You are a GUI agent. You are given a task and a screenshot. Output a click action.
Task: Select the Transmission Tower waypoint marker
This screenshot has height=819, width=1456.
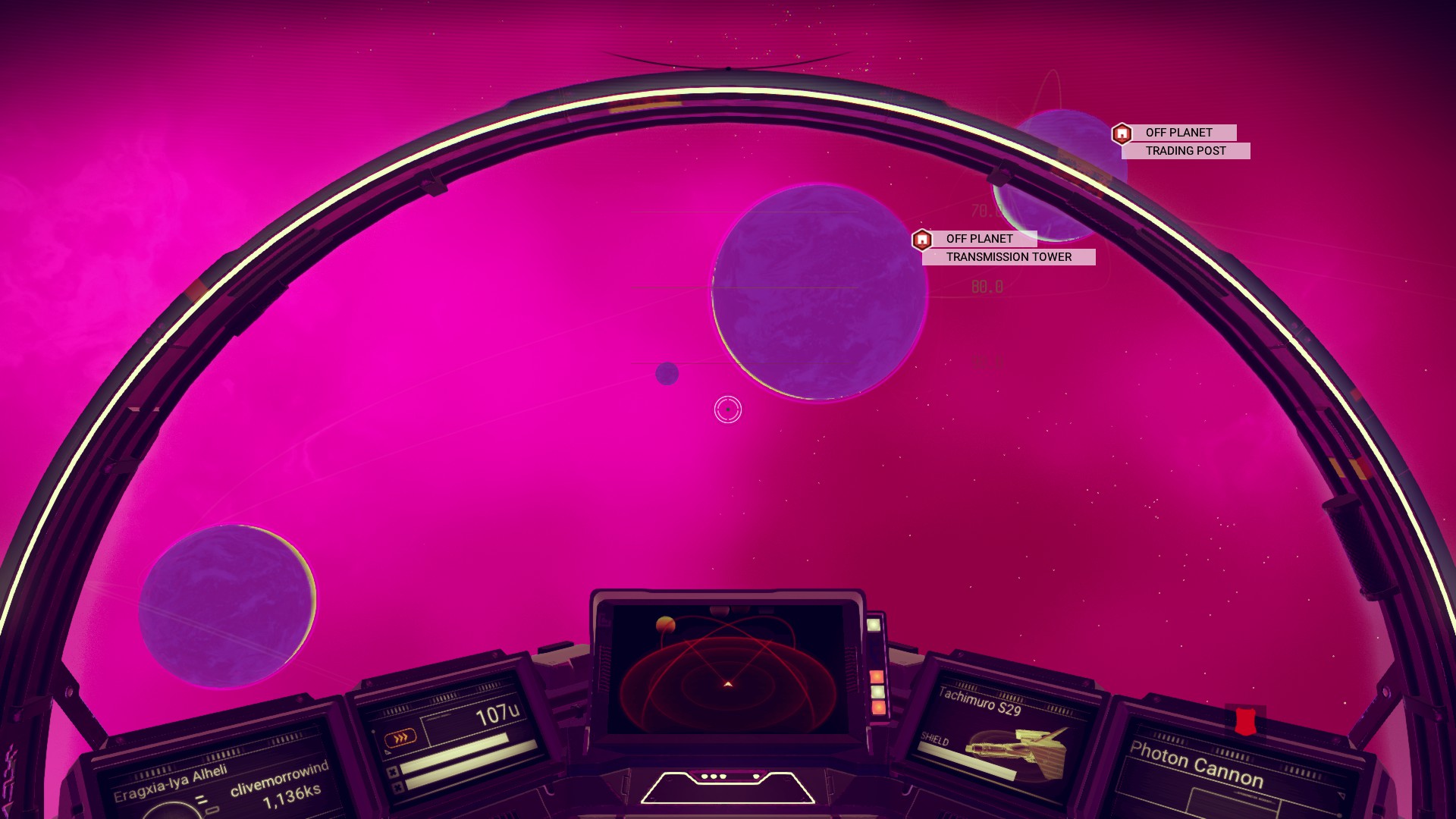pyautogui.click(x=921, y=240)
